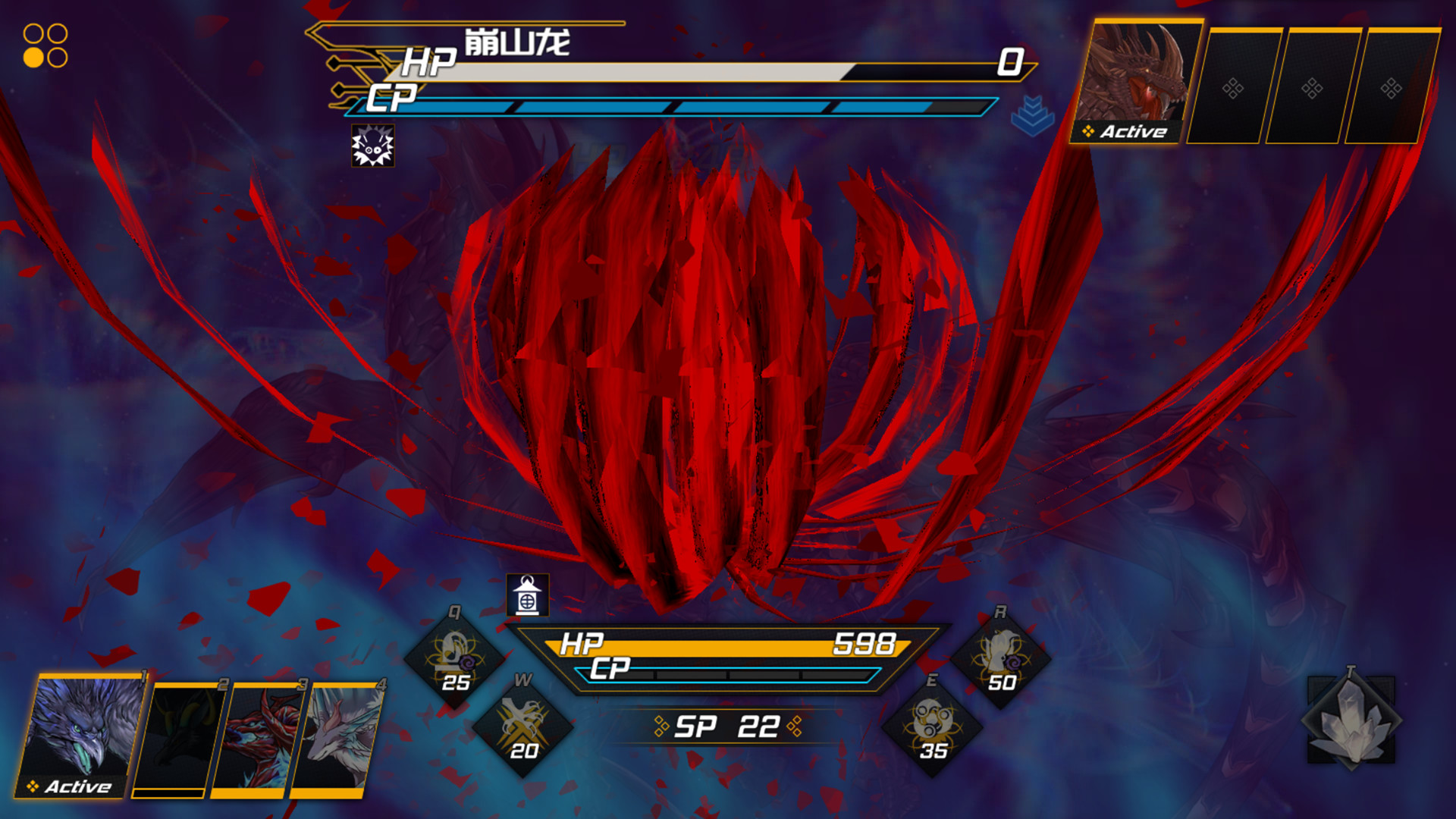The width and height of the screenshot is (1456, 819).
Task: Toggle the filled orange circle indicator top-left
Action: point(33,56)
